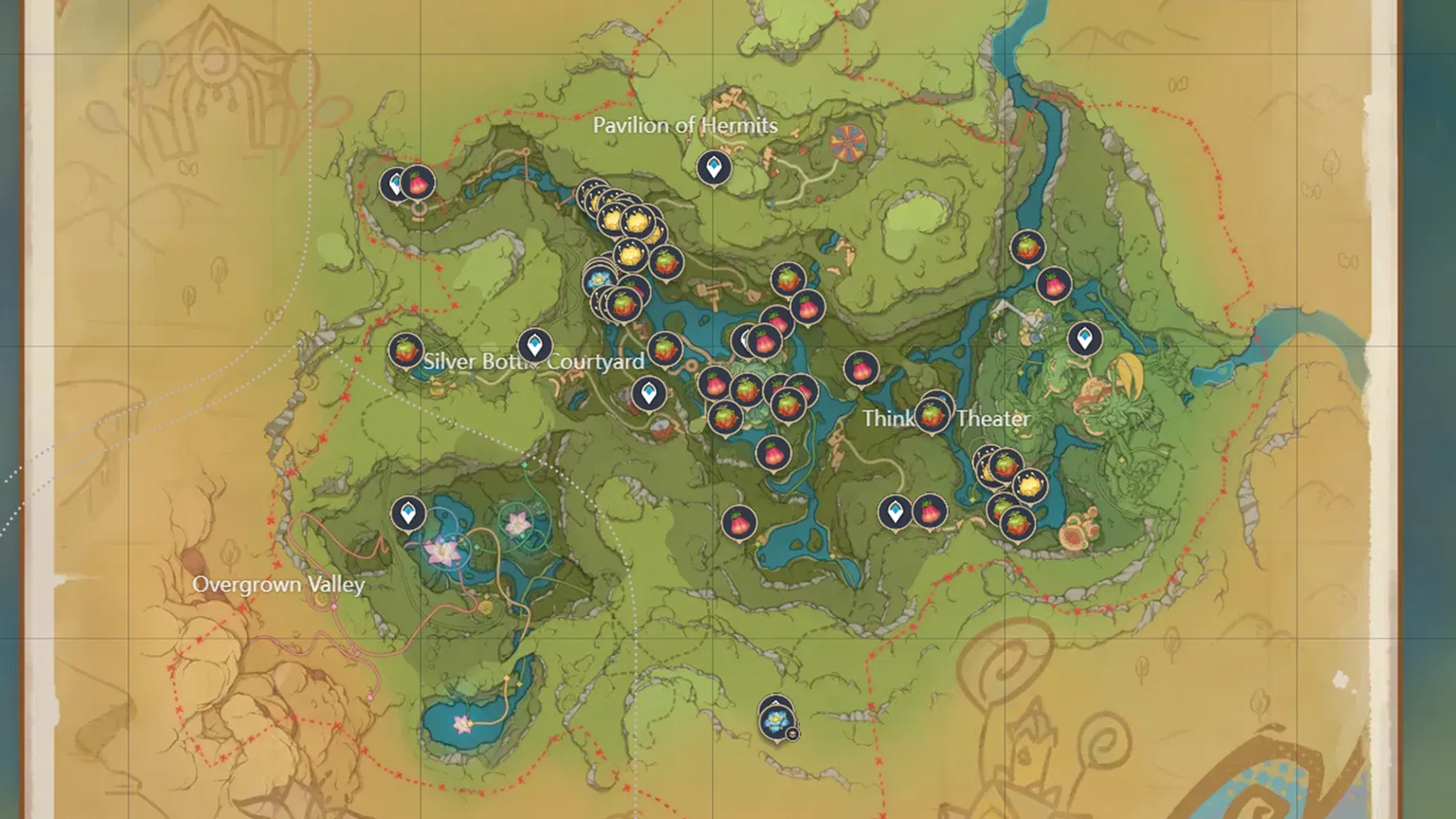Click the fruit marker inside the Think Theater label
The height and width of the screenshot is (819, 1456).
point(929,418)
